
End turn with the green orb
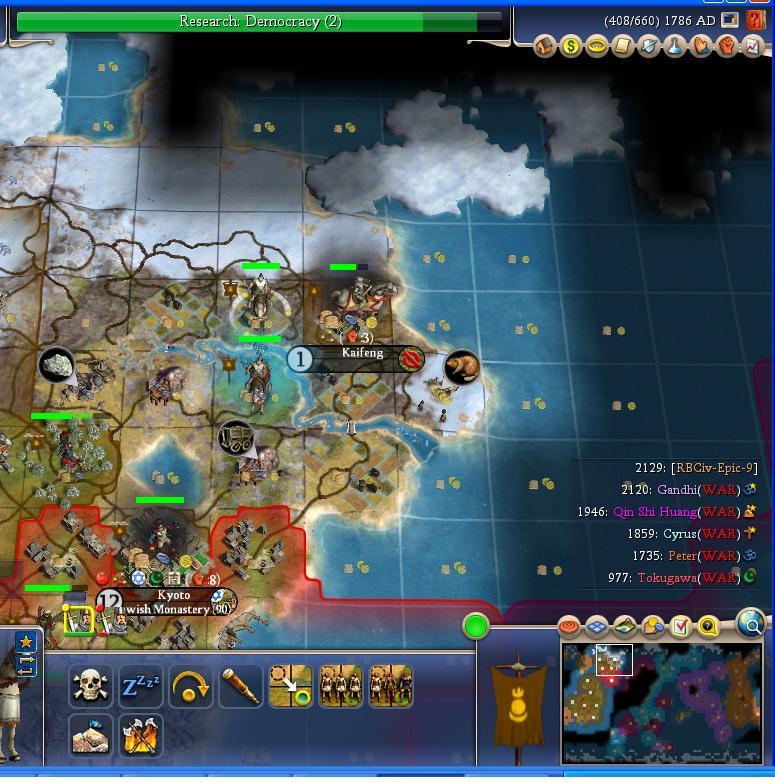point(476,627)
